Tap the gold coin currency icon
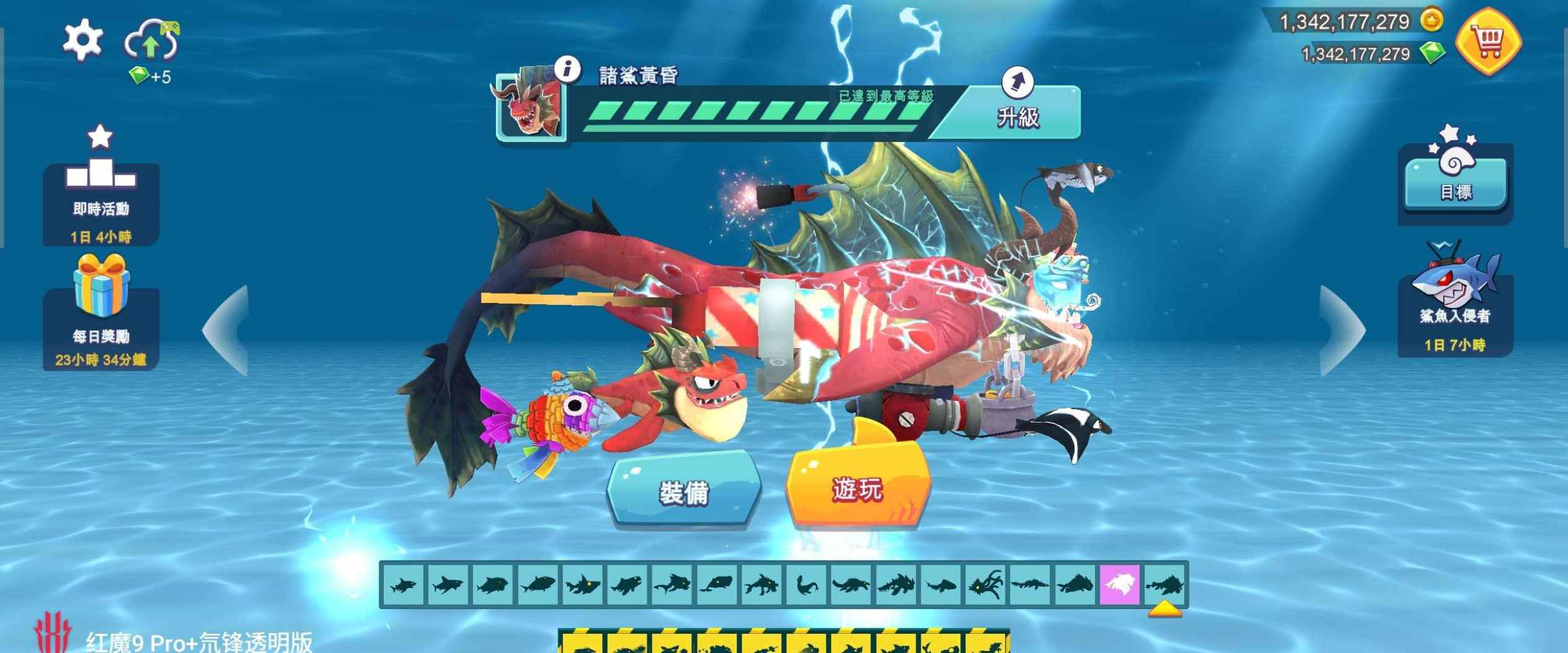The height and width of the screenshot is (653, 1568). 1432,20
